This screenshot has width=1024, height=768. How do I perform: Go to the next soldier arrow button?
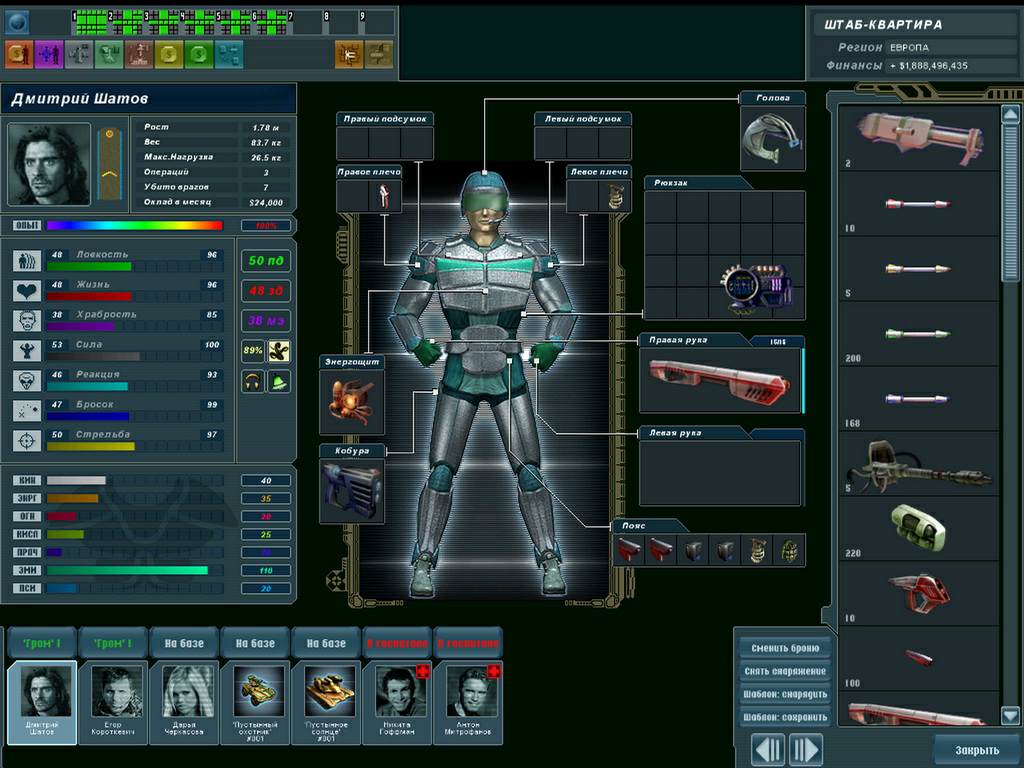(805, 750)
